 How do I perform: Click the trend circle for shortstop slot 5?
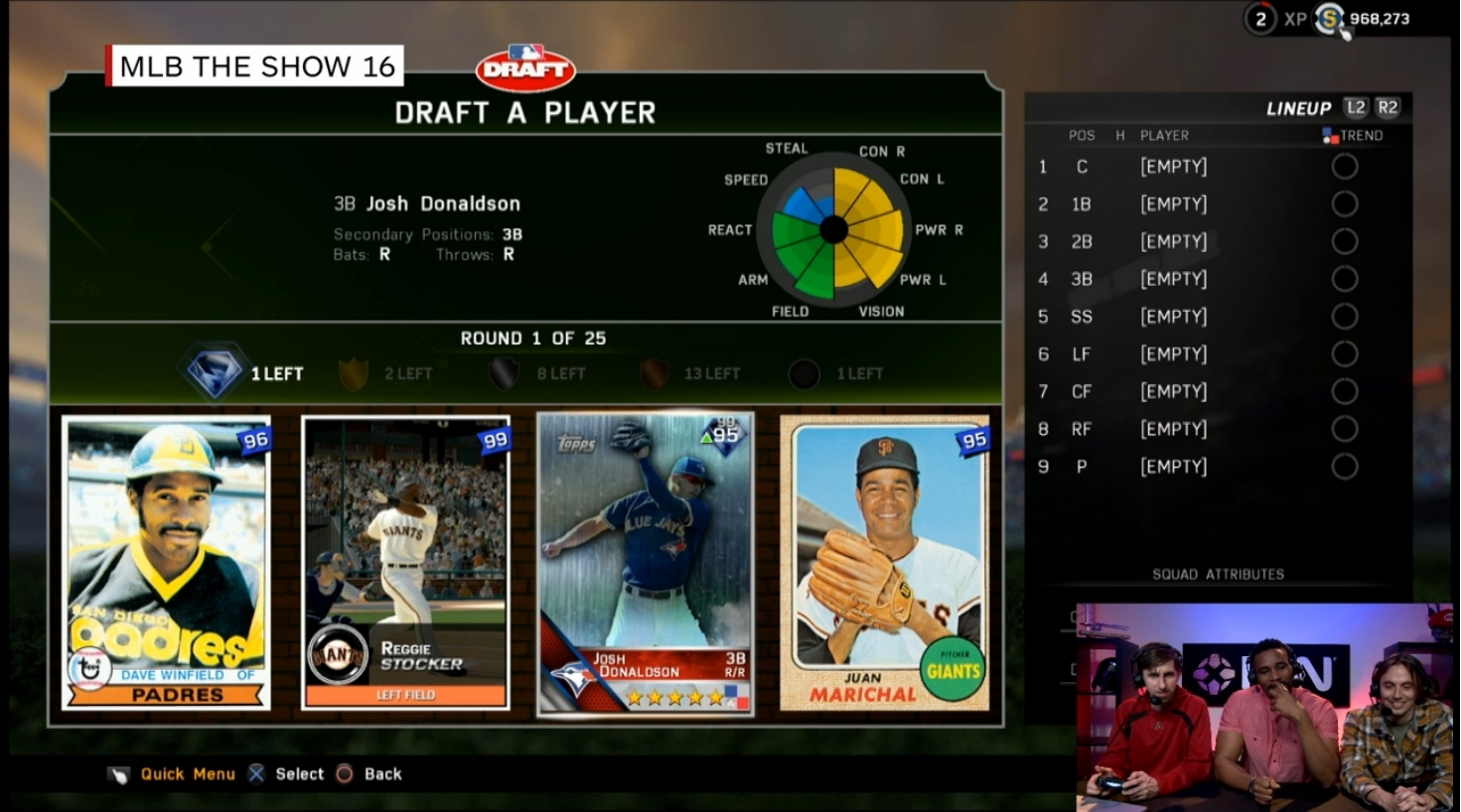[x=1346, y=316]
